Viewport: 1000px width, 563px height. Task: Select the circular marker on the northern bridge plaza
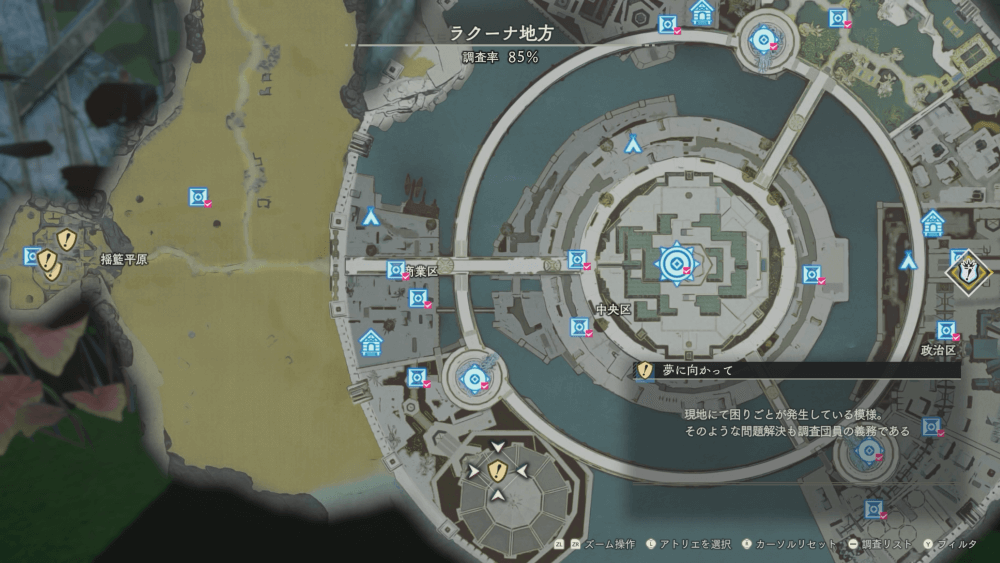point(765,42)
